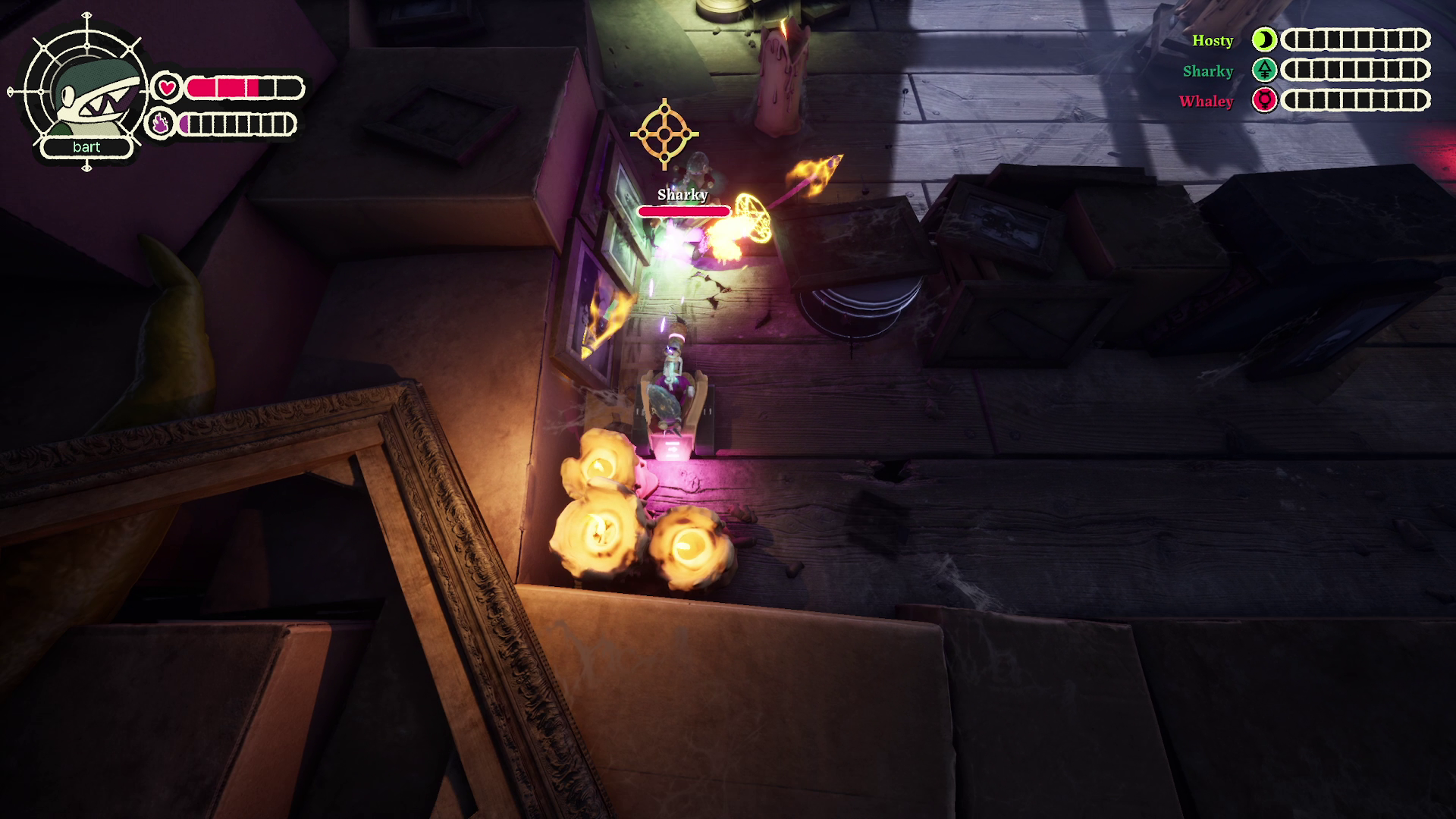Select Hosty's green crescent moon emblem
The width and height of the screenshot is (1456, 819).
click(x=1265, y=40)
